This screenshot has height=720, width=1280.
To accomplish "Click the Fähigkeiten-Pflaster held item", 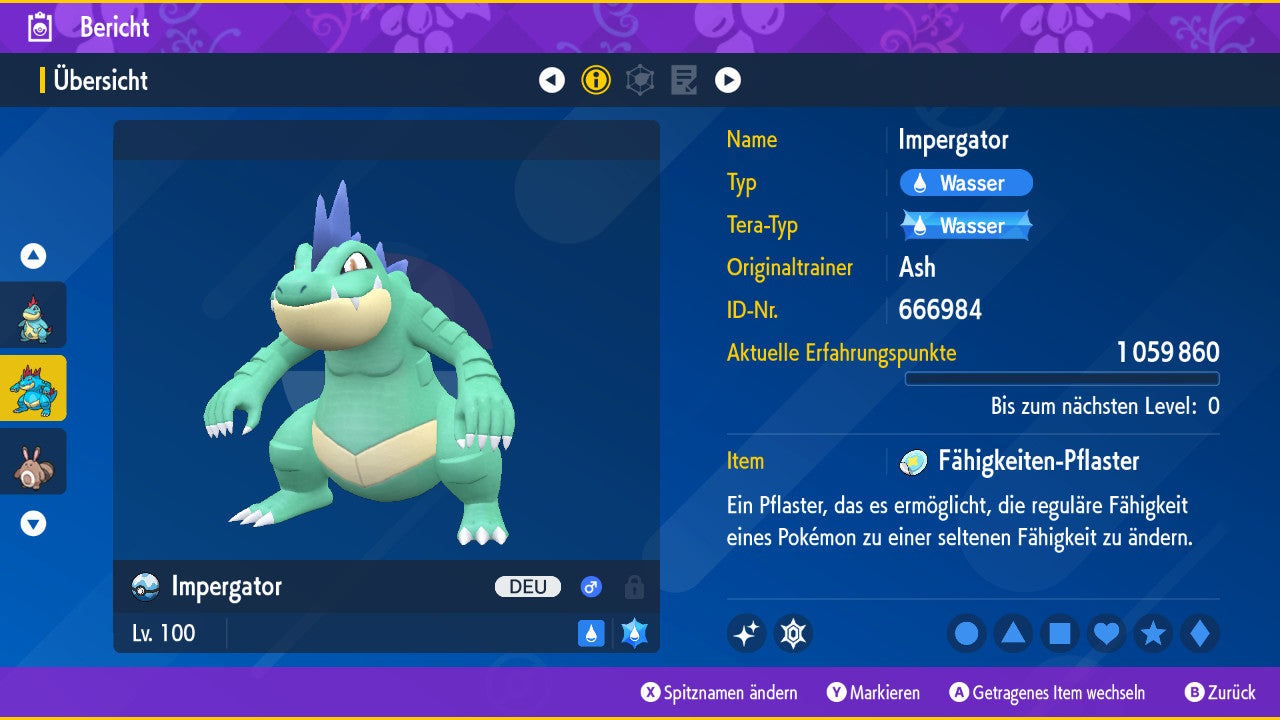I will click(1037, 461).
